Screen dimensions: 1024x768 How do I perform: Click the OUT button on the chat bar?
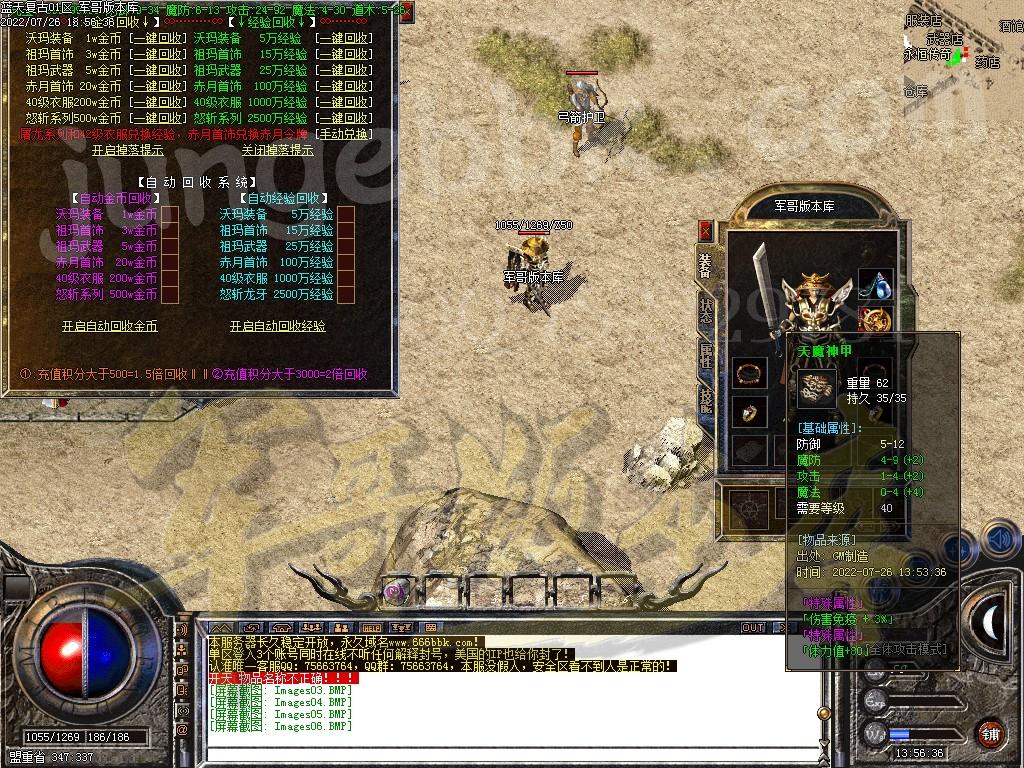752,628
